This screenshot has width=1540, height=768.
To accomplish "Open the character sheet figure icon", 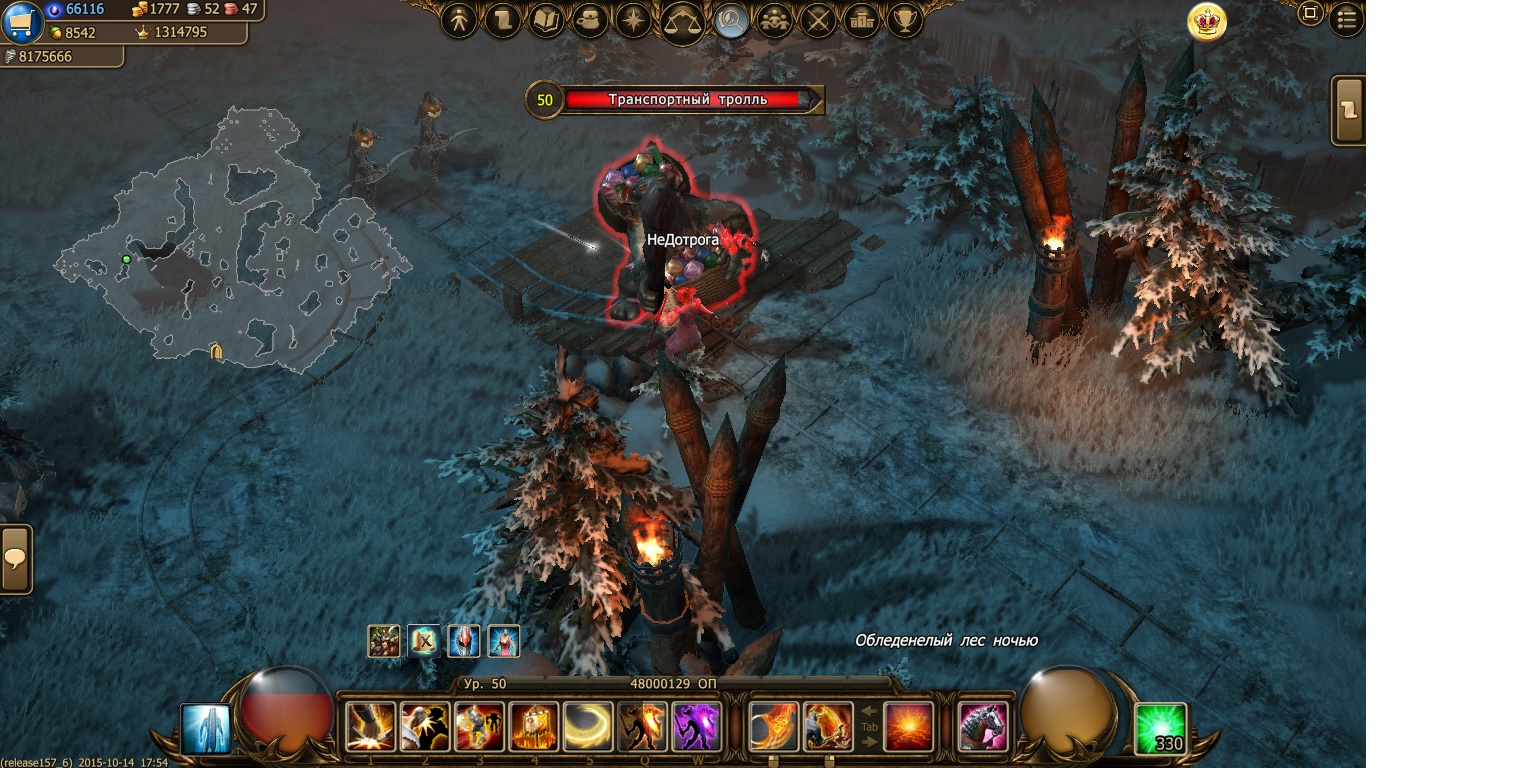I will (x=459, y=20).
